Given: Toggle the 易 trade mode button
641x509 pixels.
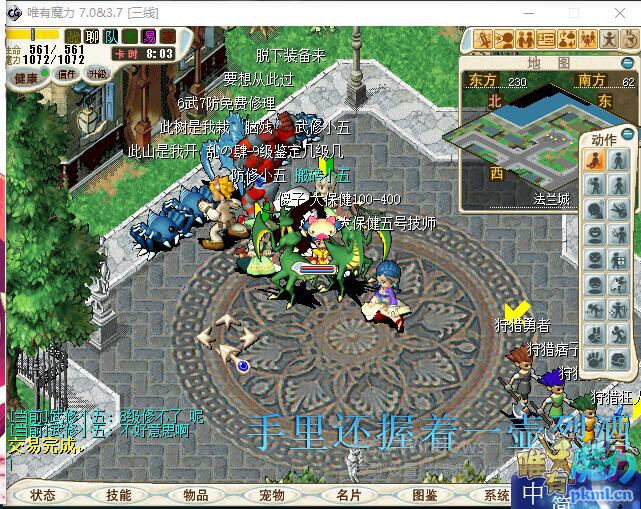Looking at the screenshot, I should 149,37.
